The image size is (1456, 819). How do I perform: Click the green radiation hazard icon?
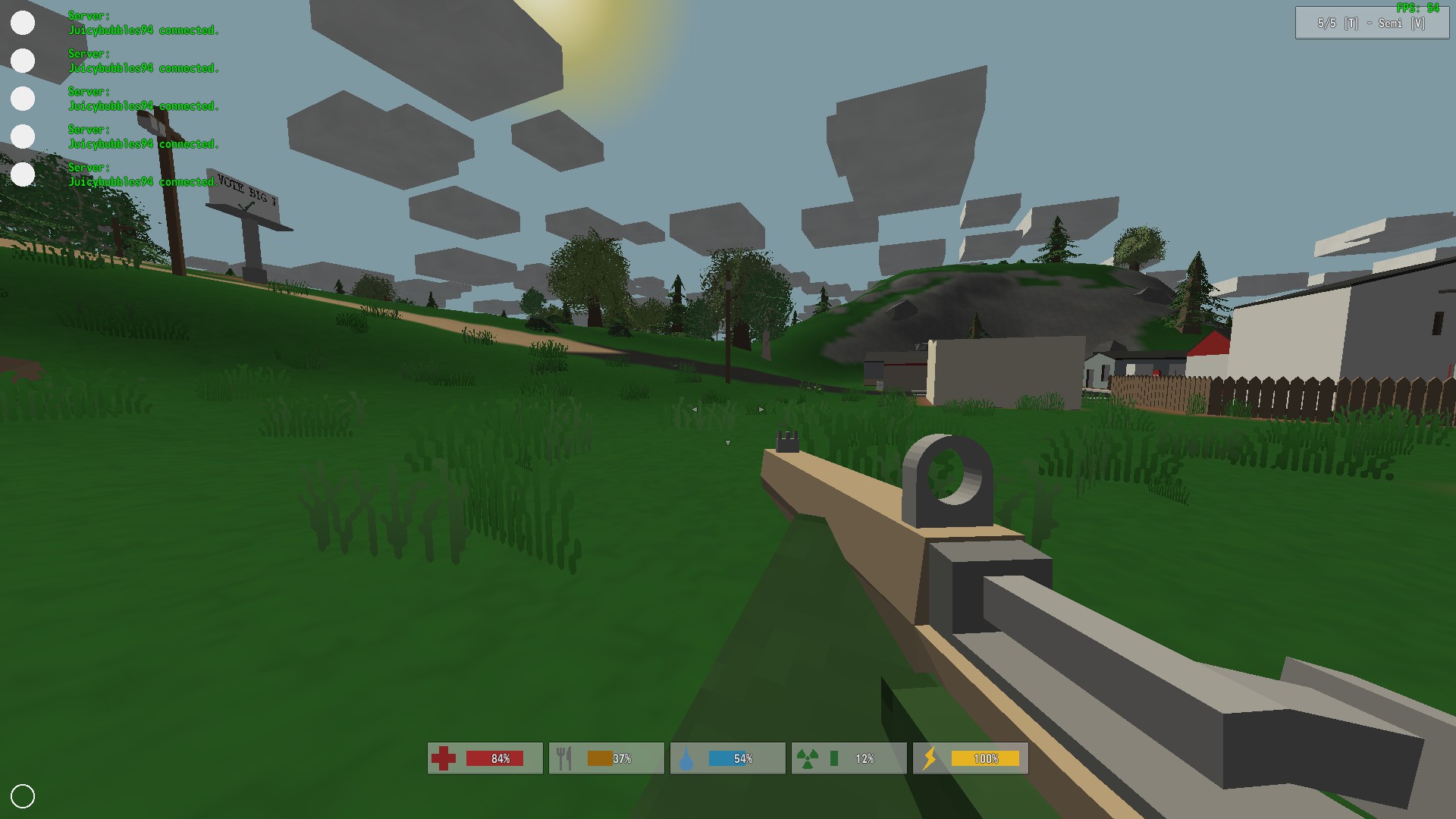coord(808,758)
